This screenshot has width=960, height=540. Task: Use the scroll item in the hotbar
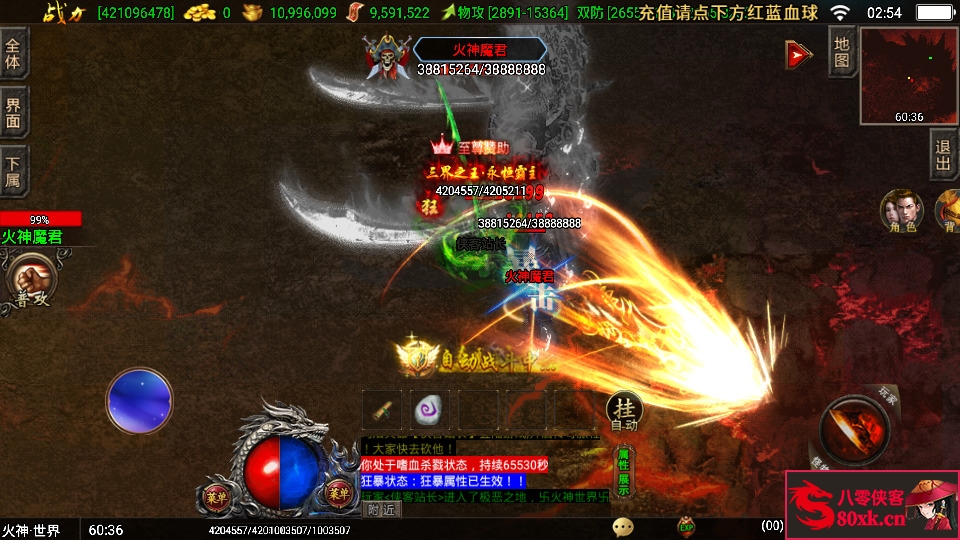[381, 409]
